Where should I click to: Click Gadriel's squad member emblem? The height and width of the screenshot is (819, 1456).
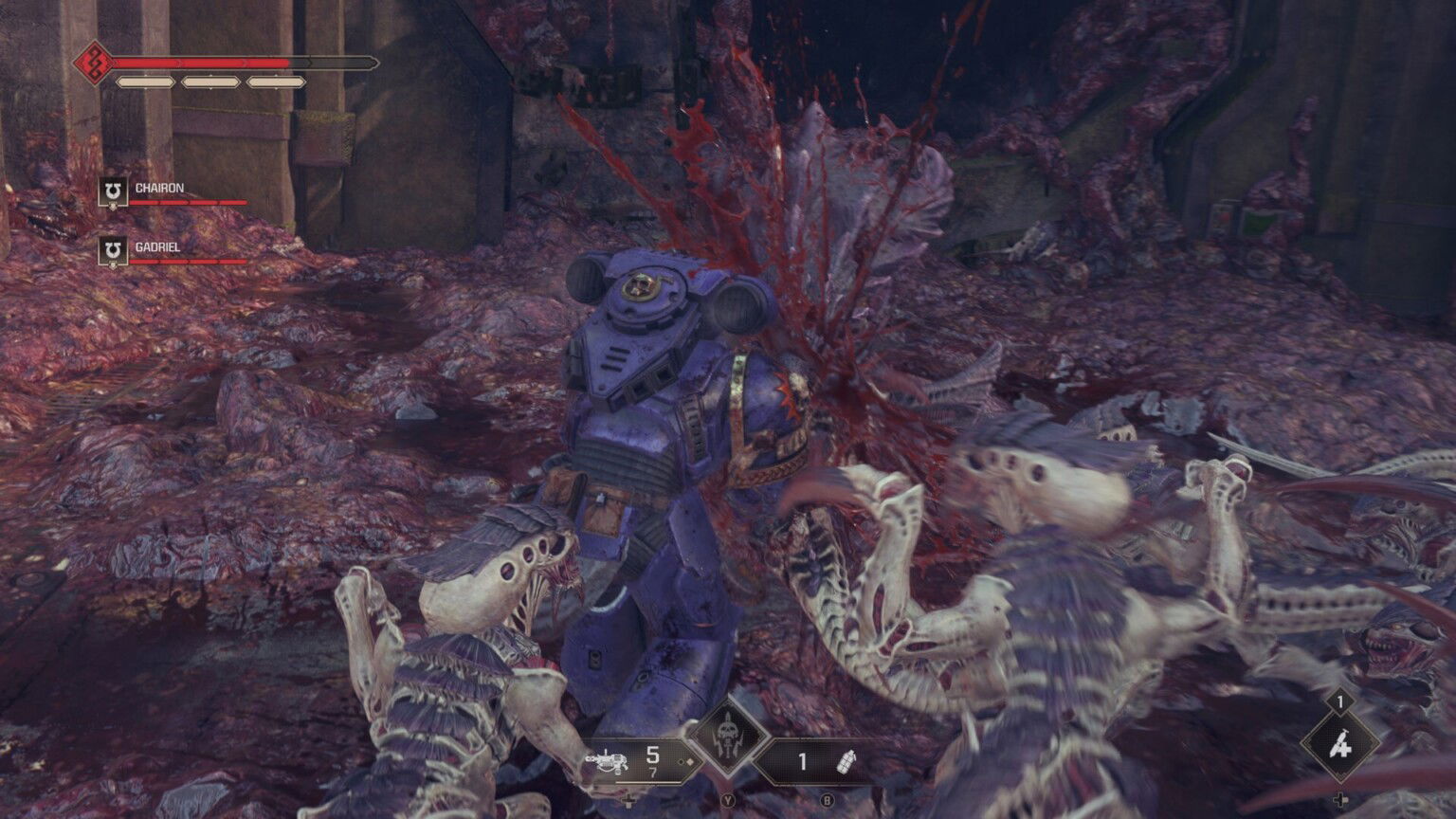pos(113,251)
